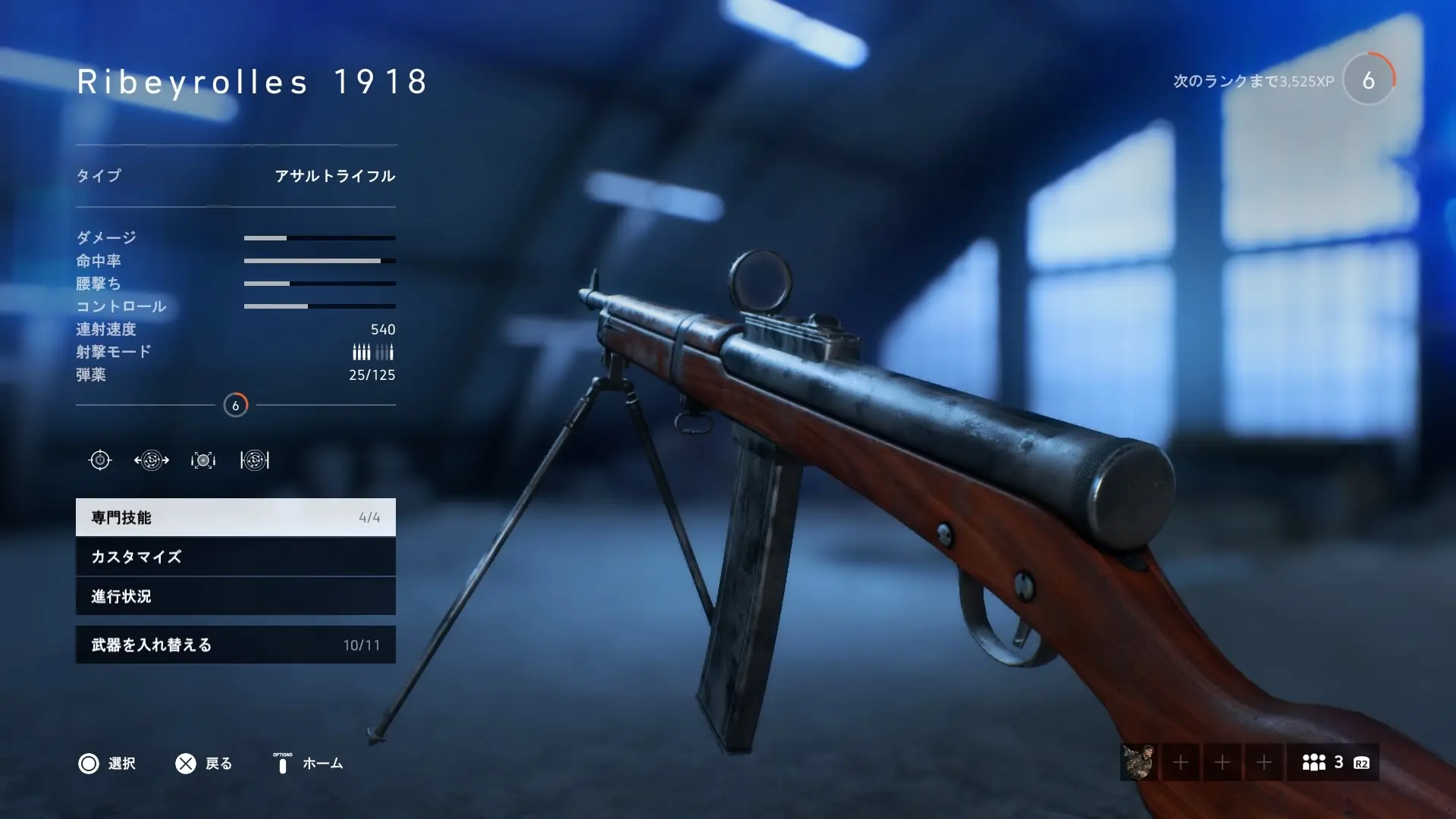
Task: Select the fourth weapon specialization icon
Action: (x=256, y=460)
